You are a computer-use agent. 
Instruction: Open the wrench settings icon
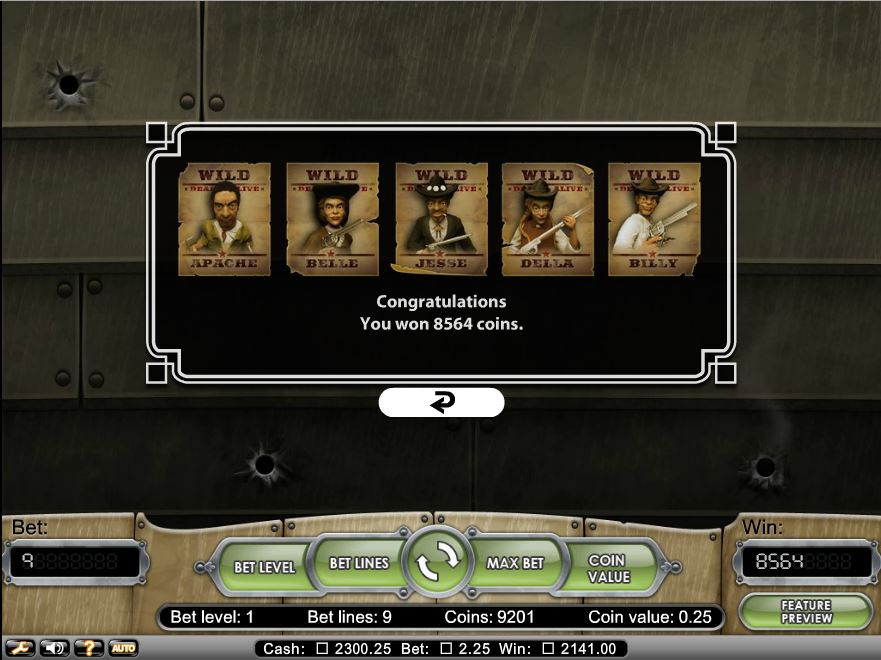click(22, 648)
